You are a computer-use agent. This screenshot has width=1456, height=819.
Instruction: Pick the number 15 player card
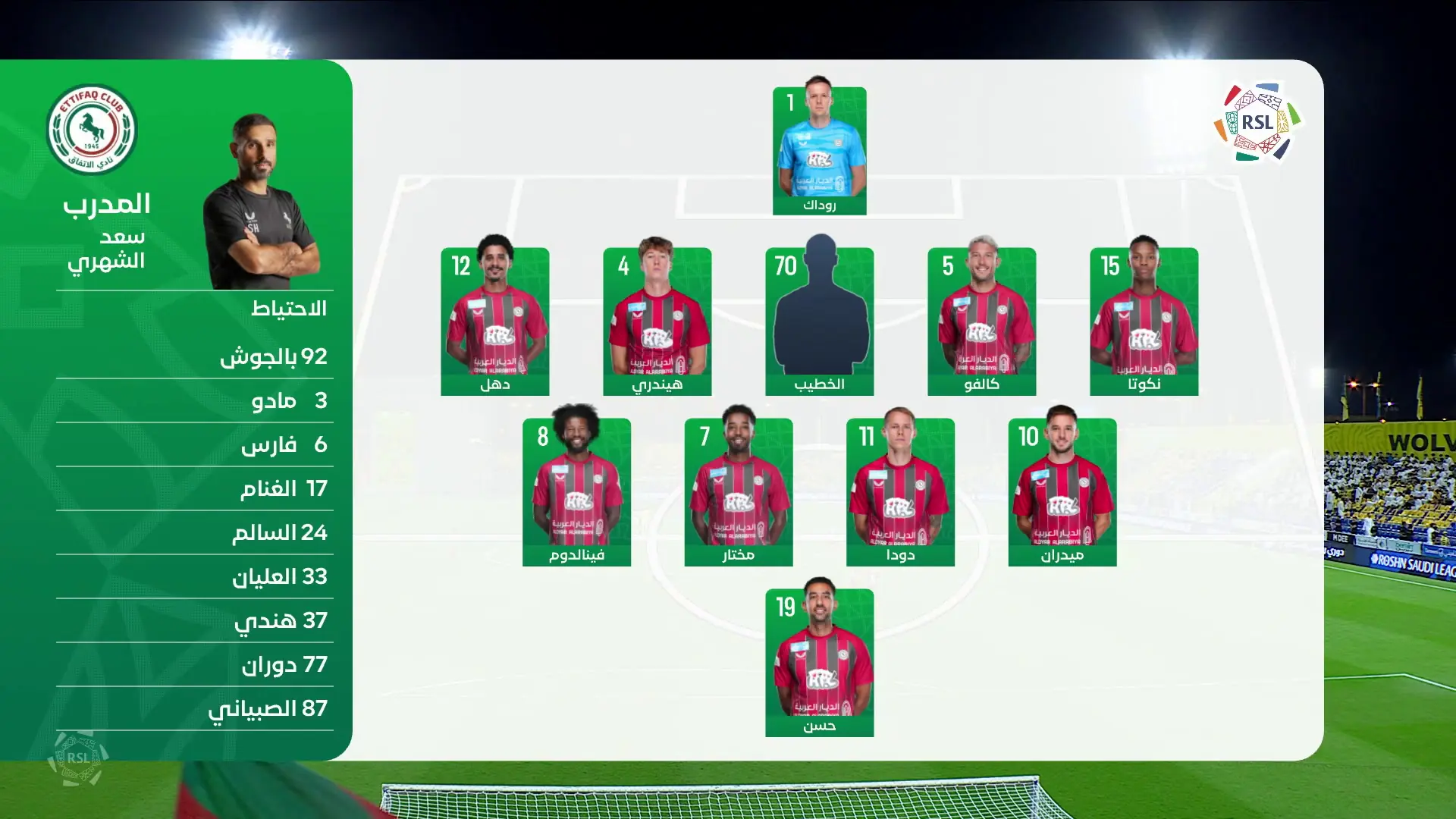pyautogui.click(x=1144, y=321)
